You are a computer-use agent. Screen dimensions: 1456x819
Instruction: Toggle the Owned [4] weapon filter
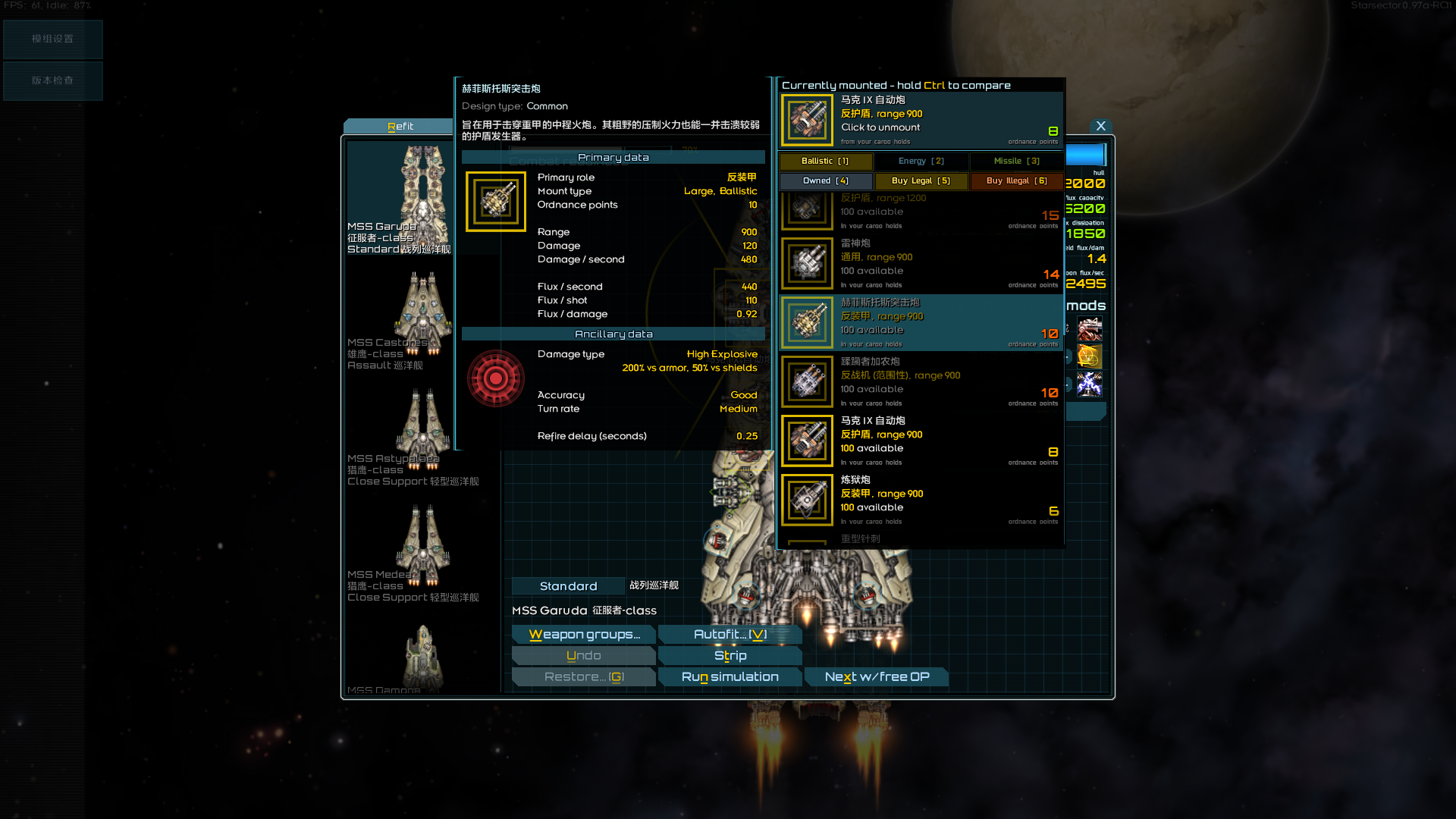click(x=825, y=180)
